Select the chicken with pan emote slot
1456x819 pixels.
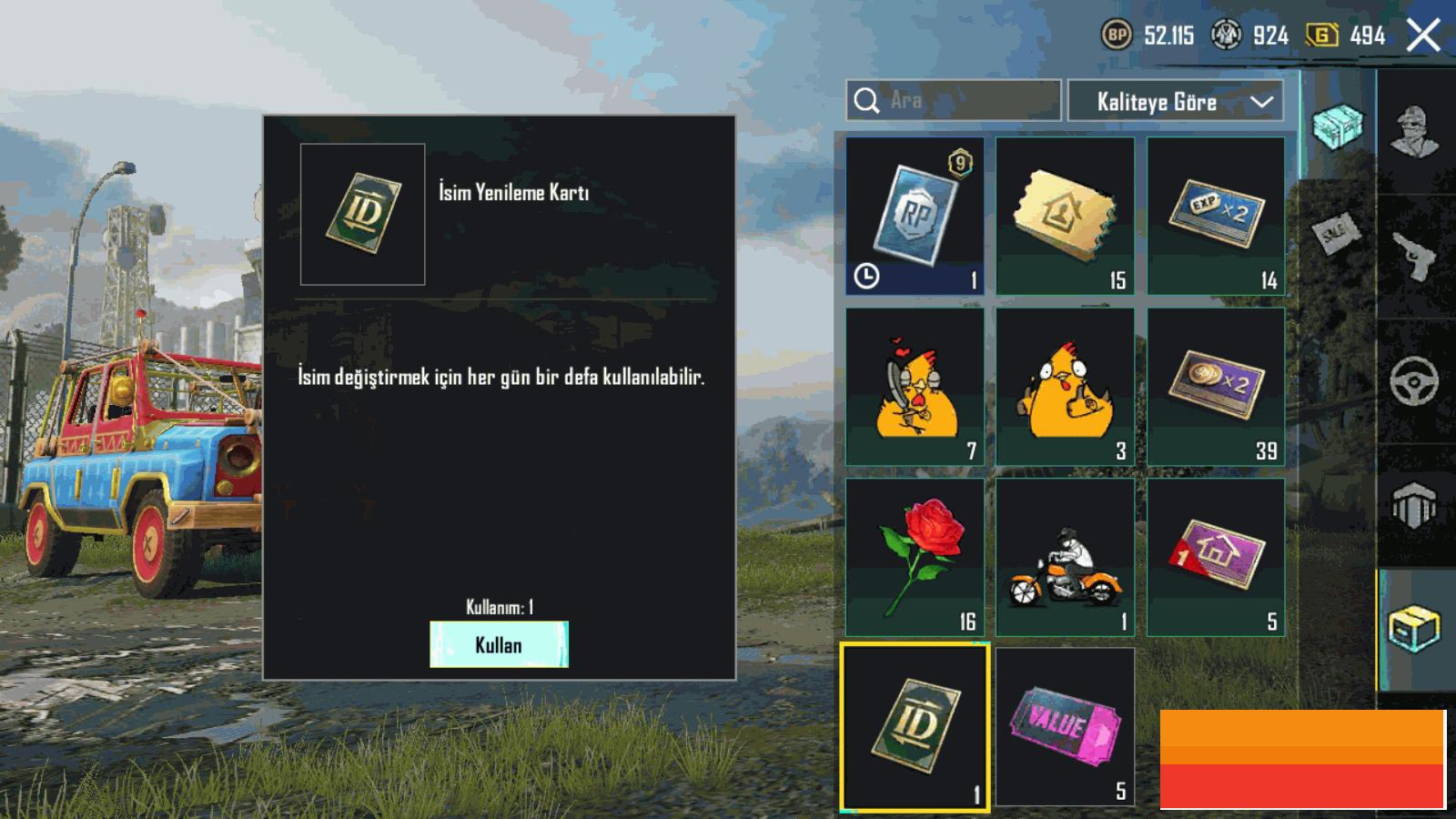(x=915, y=387)
